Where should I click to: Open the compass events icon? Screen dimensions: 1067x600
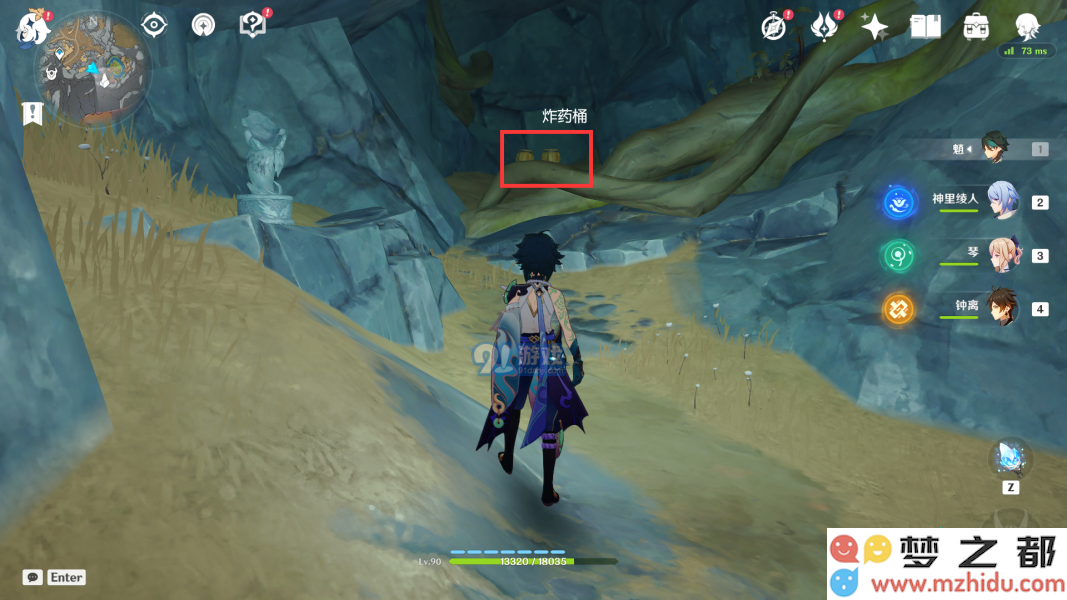(773, 27)
